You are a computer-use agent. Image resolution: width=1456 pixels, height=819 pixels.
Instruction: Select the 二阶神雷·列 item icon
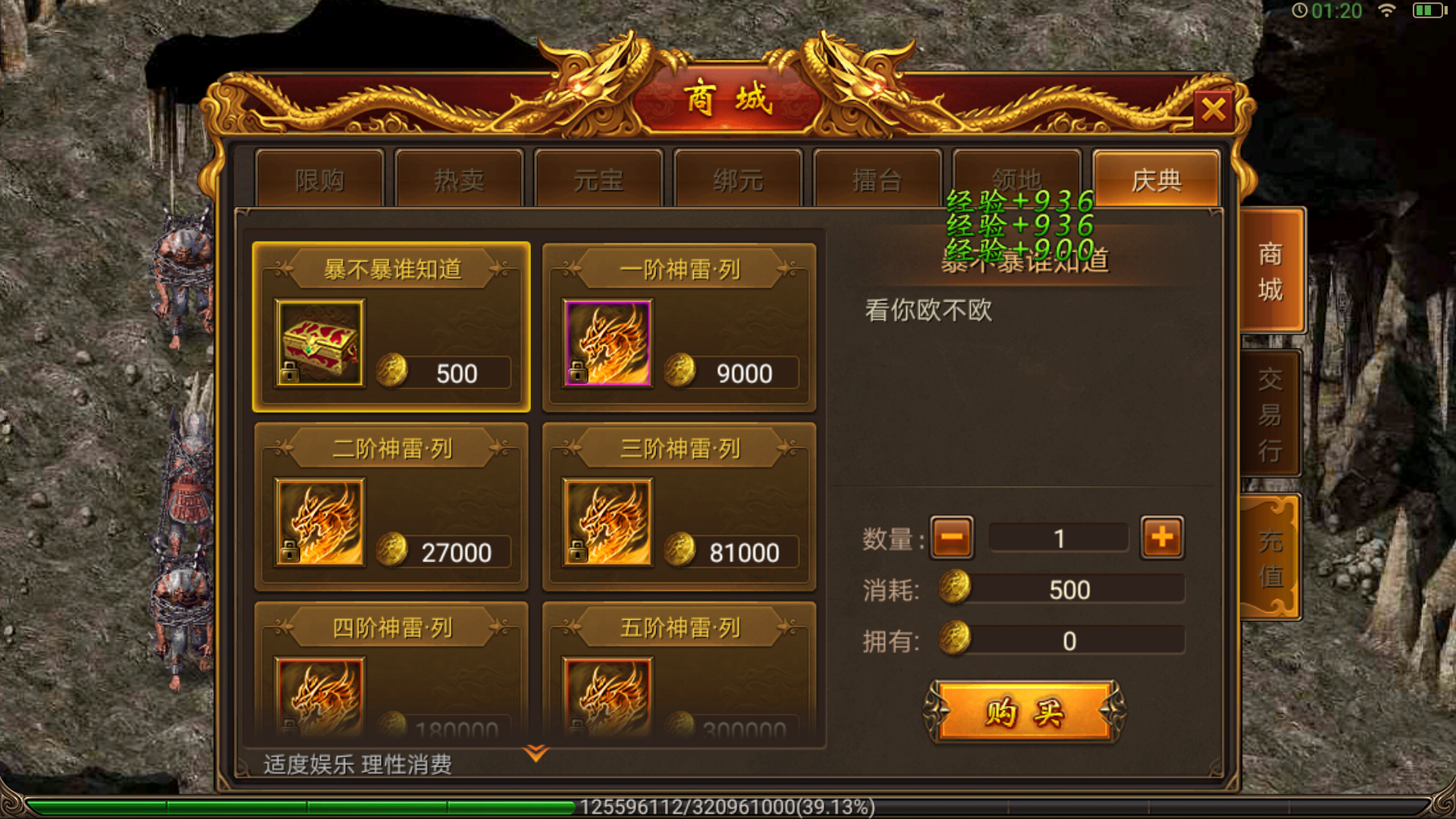[x=321, y=523]
